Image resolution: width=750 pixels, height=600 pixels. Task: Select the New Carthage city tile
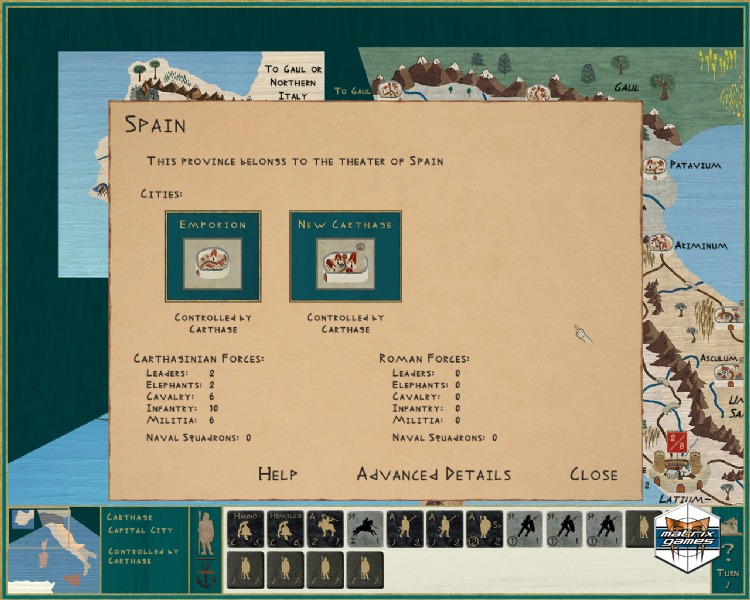pyautogui.click(x=345, y=256)
